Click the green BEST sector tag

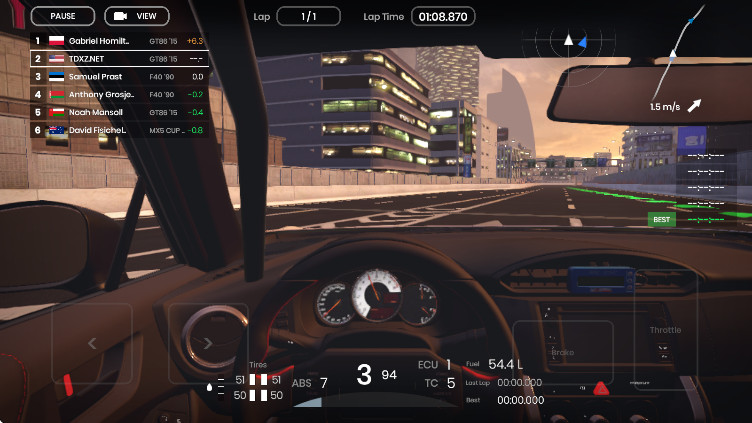tap(661, 219)
